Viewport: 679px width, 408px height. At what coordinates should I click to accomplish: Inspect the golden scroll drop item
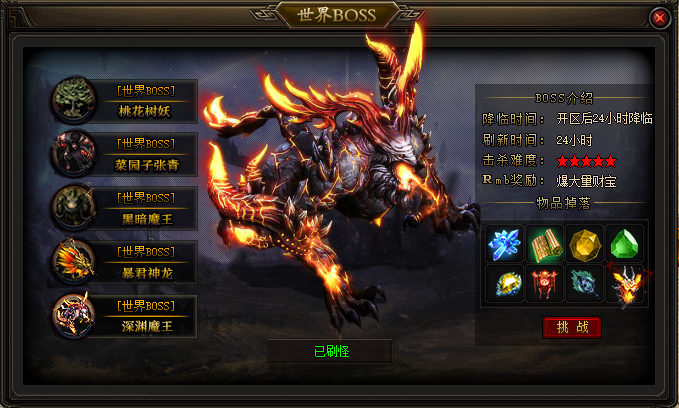point(541,243)
